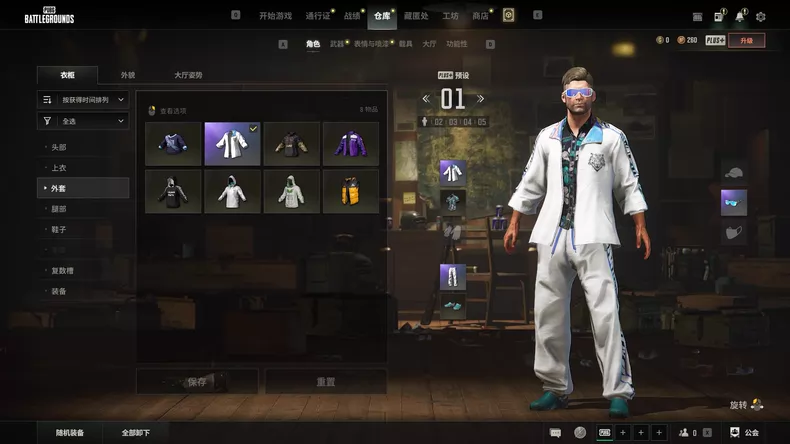Open the 开始游戏 (Start Game) menu
Viewport: 790px width, 444px height.
pyautogui.click(x=275, y=16)
